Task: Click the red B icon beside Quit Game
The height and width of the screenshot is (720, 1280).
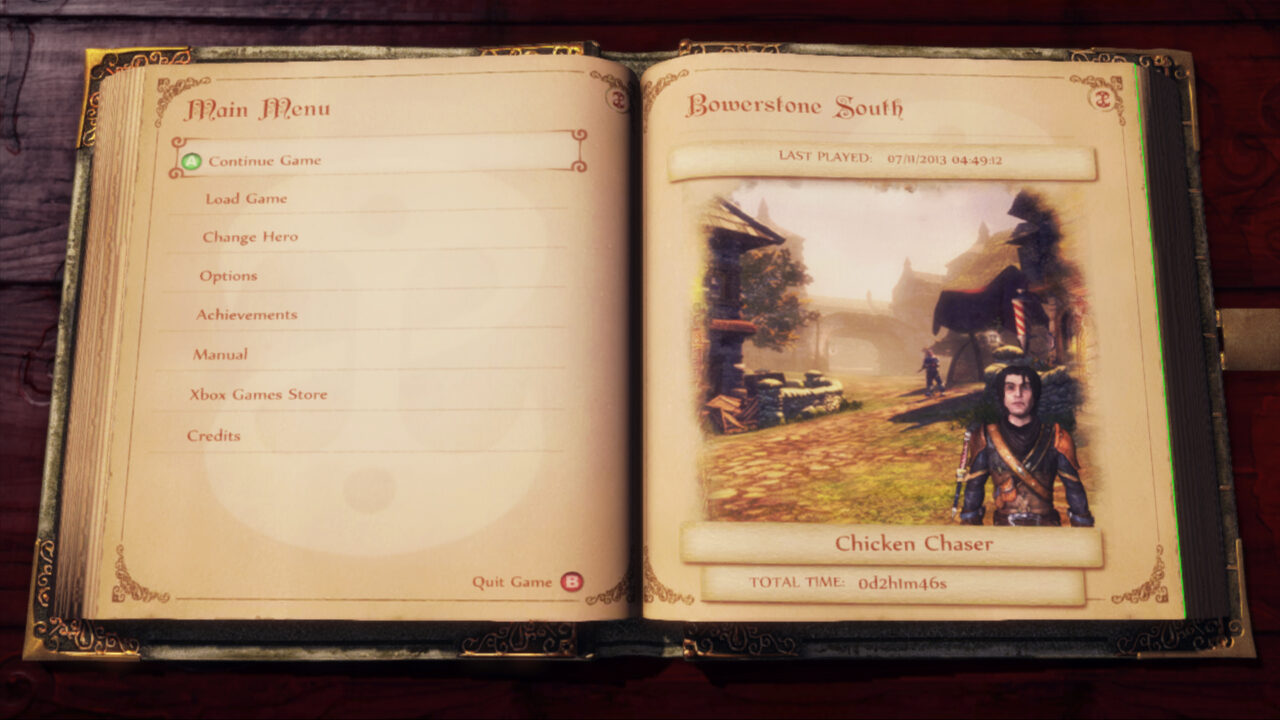Action: tap(570, 580)
